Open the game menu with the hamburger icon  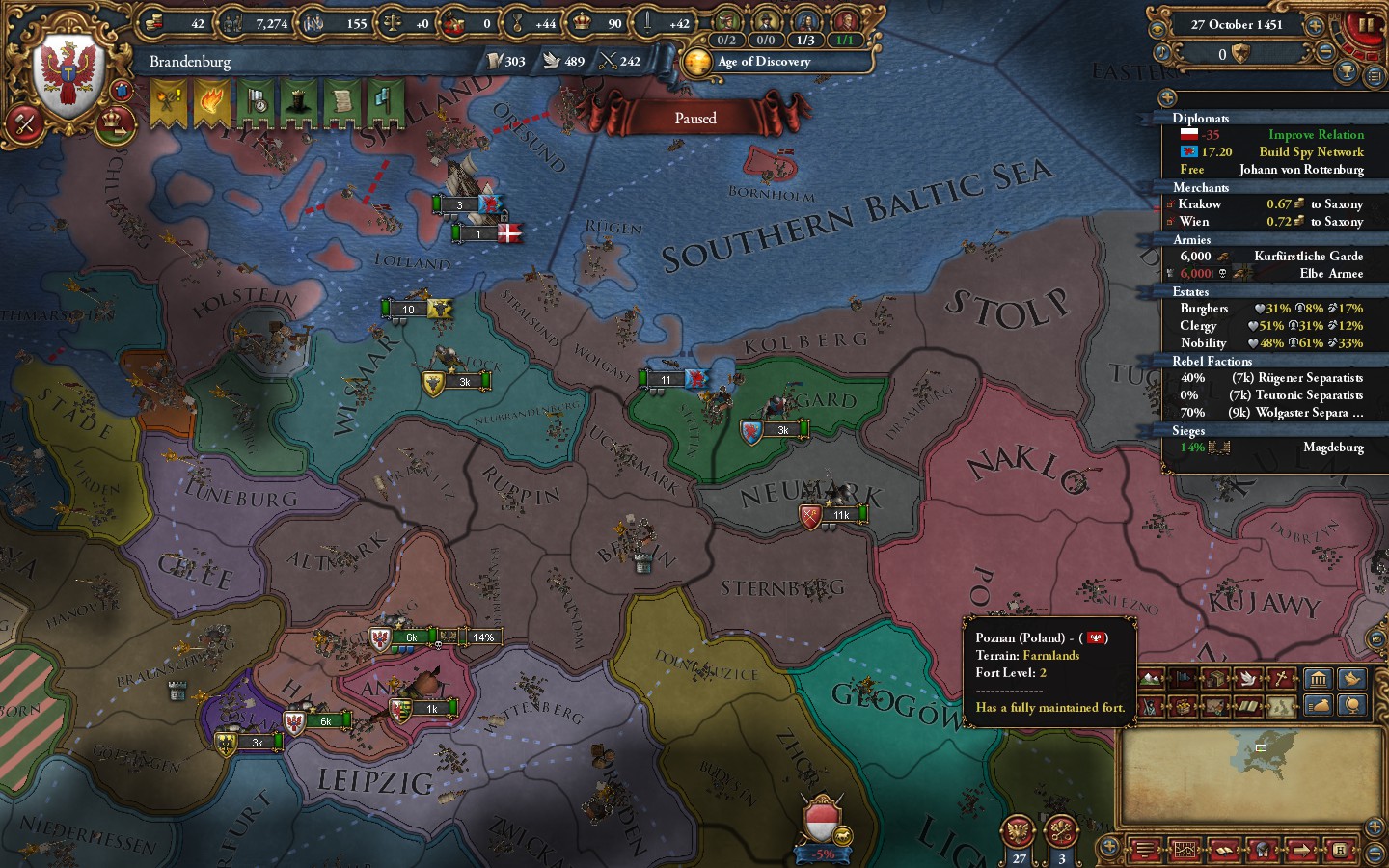coord(1145,850)
